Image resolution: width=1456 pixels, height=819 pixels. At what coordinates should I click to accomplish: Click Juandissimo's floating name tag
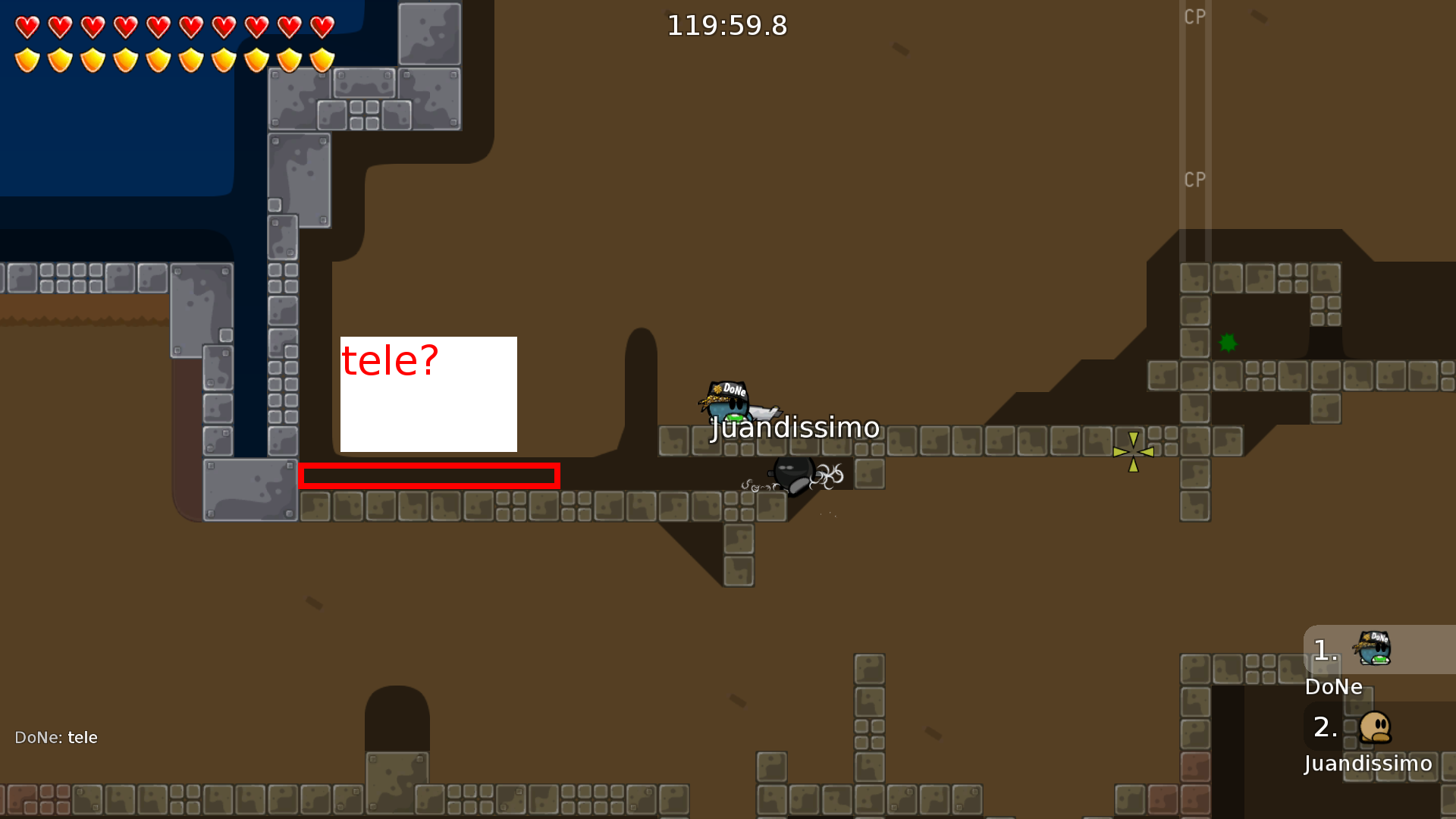(x=794, y=427)
